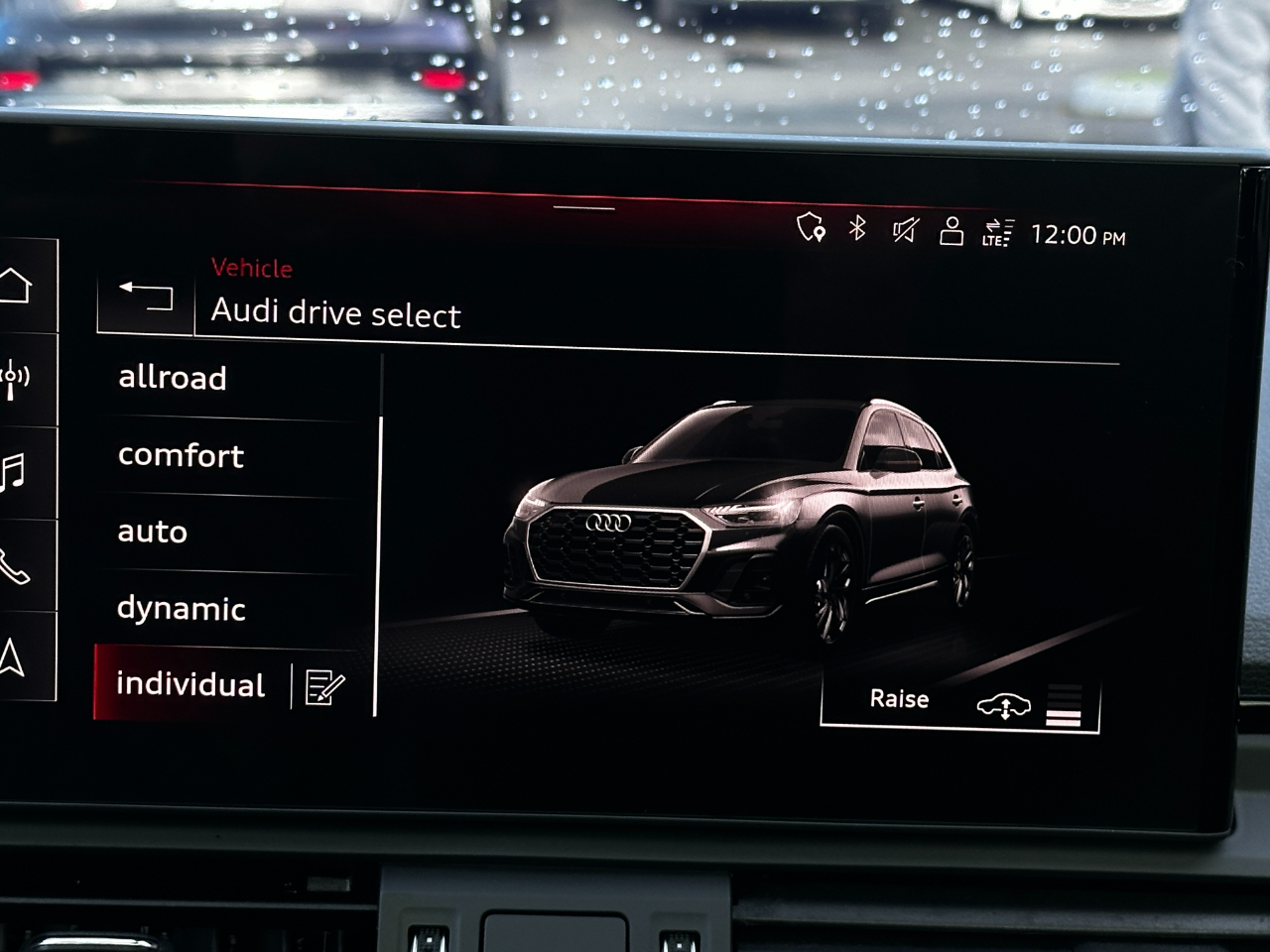Select the allroad drive mode

pos(174,378)
